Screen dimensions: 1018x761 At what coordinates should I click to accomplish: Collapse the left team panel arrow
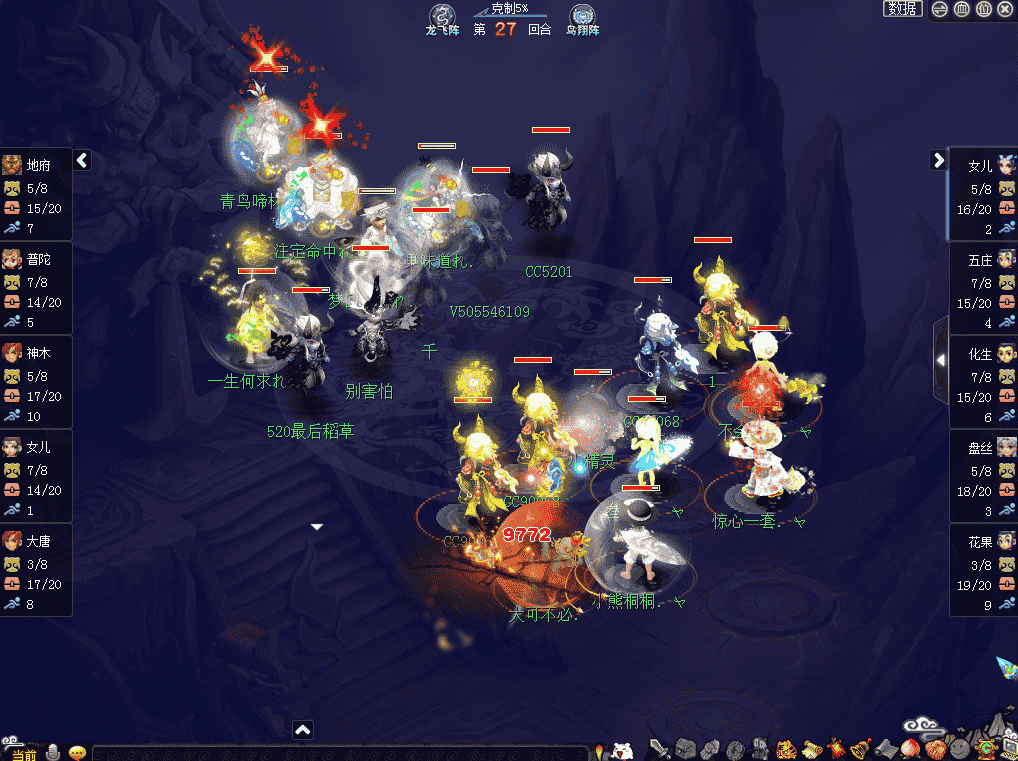coord(83,160)
